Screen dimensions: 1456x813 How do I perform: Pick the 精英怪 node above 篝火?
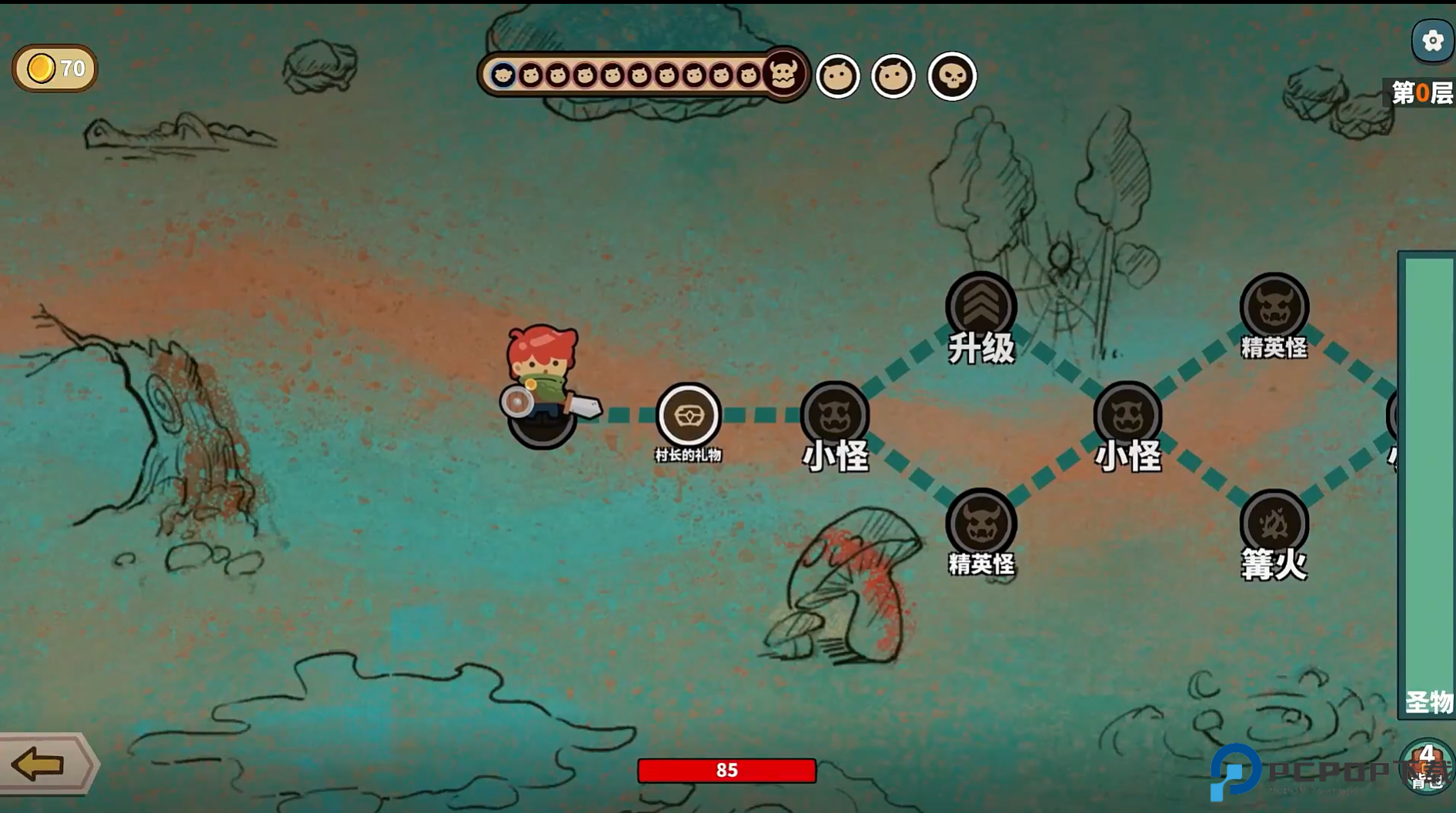(x=1274, y=306)
